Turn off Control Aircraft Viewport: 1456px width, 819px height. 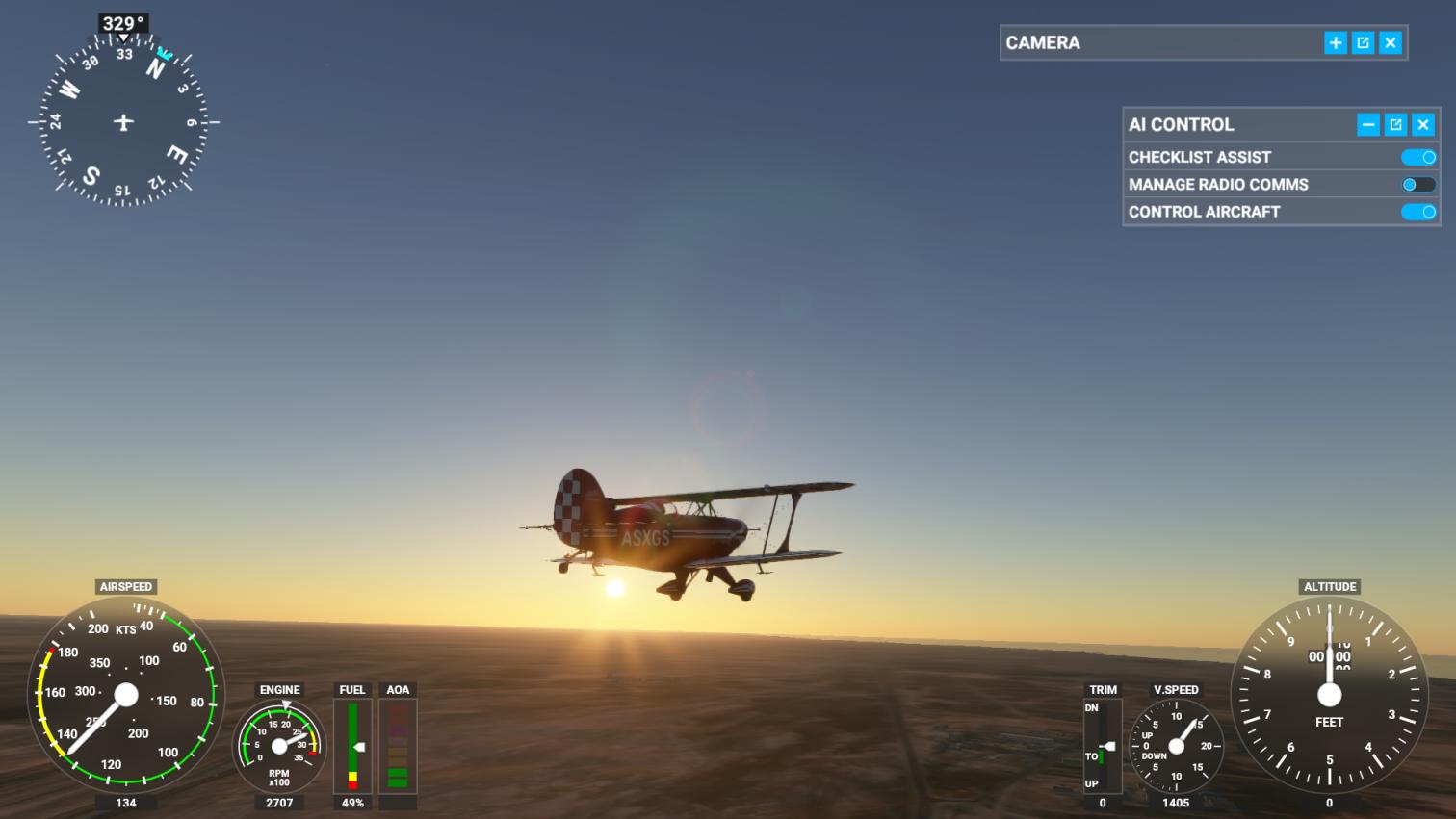tap(1418, 212)
